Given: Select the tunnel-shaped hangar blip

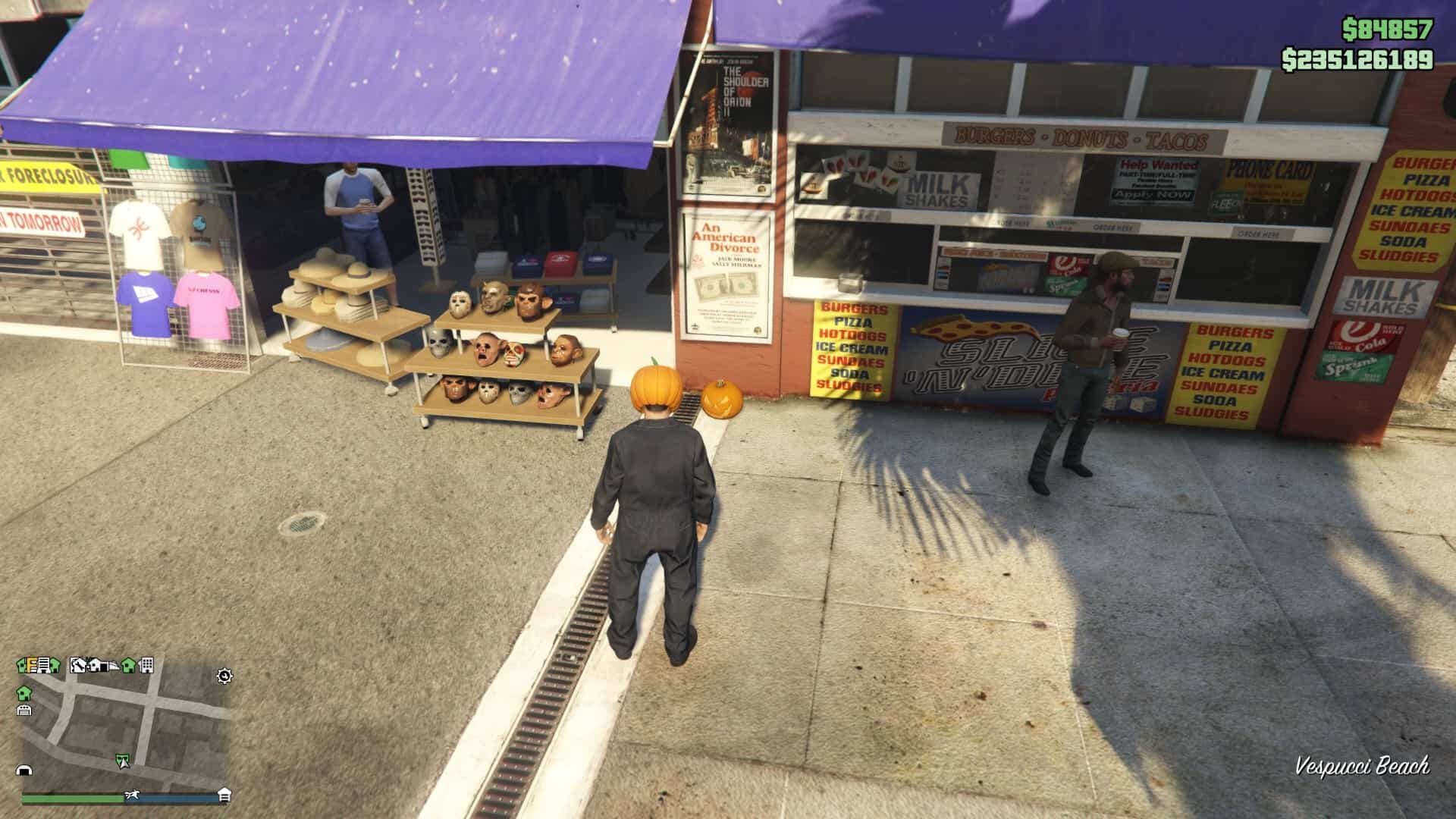Looking at the screenshot, I should (x=25, y=770).
